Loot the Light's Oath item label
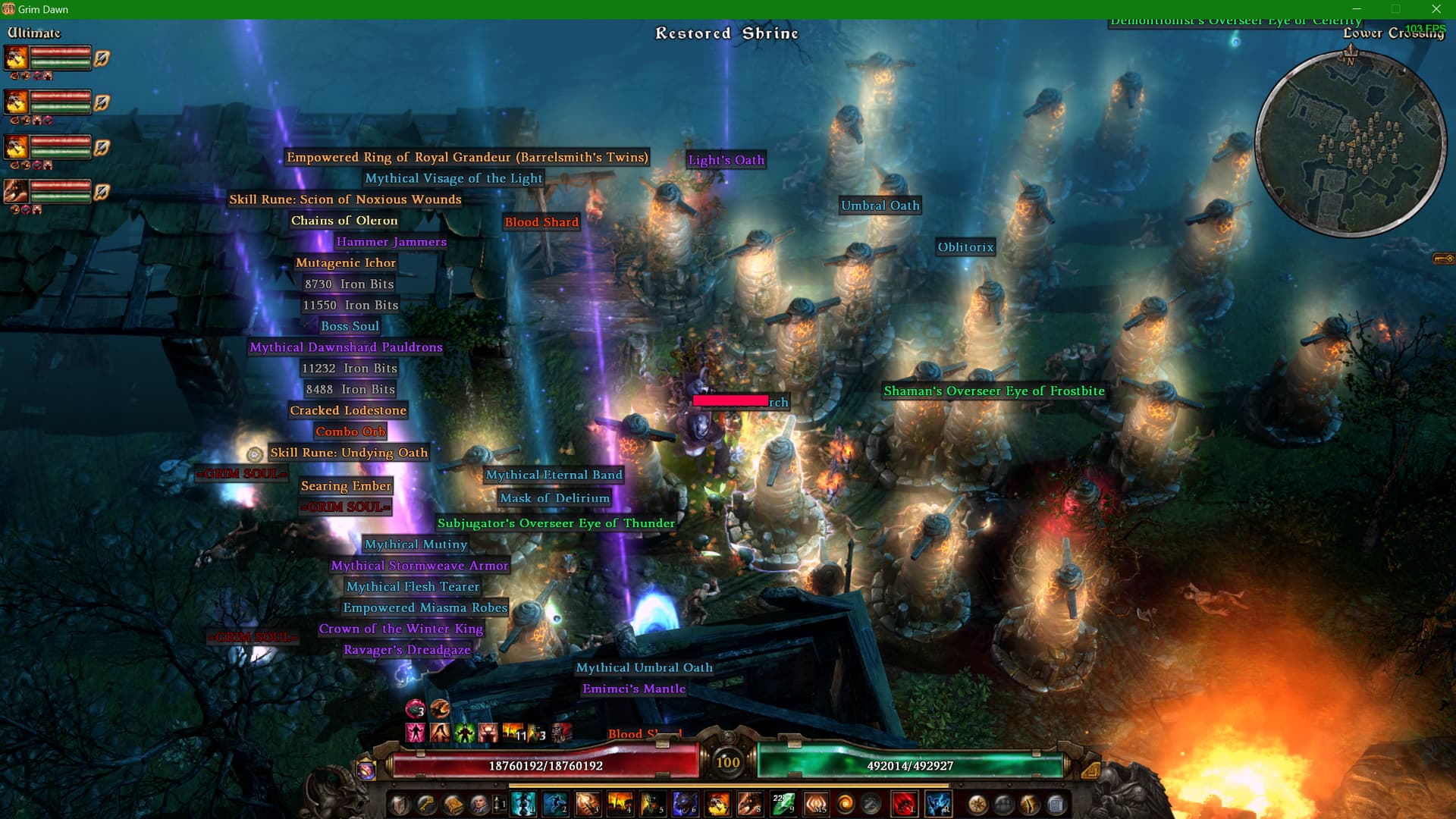 pos(726,160)
